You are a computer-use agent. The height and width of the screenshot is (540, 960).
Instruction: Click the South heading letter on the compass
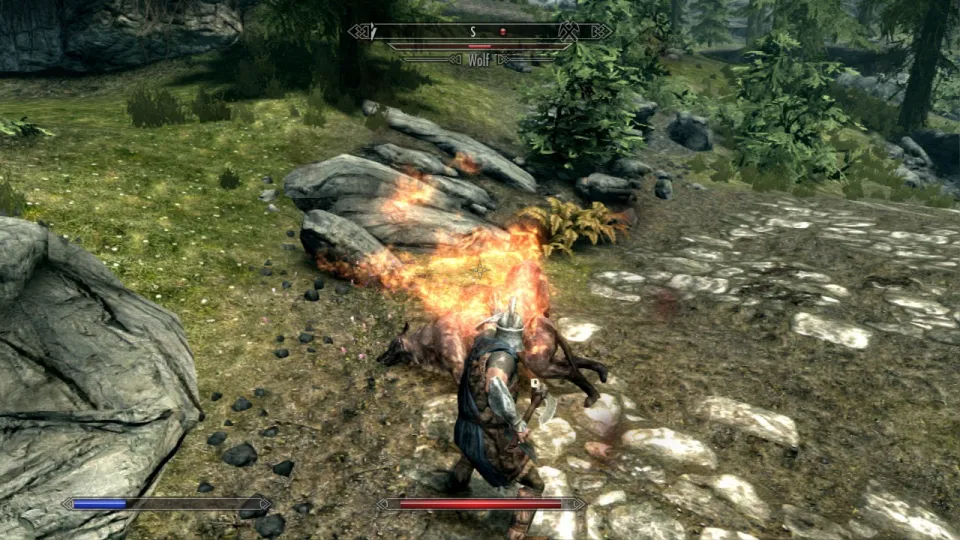click(x=473, y=32)
